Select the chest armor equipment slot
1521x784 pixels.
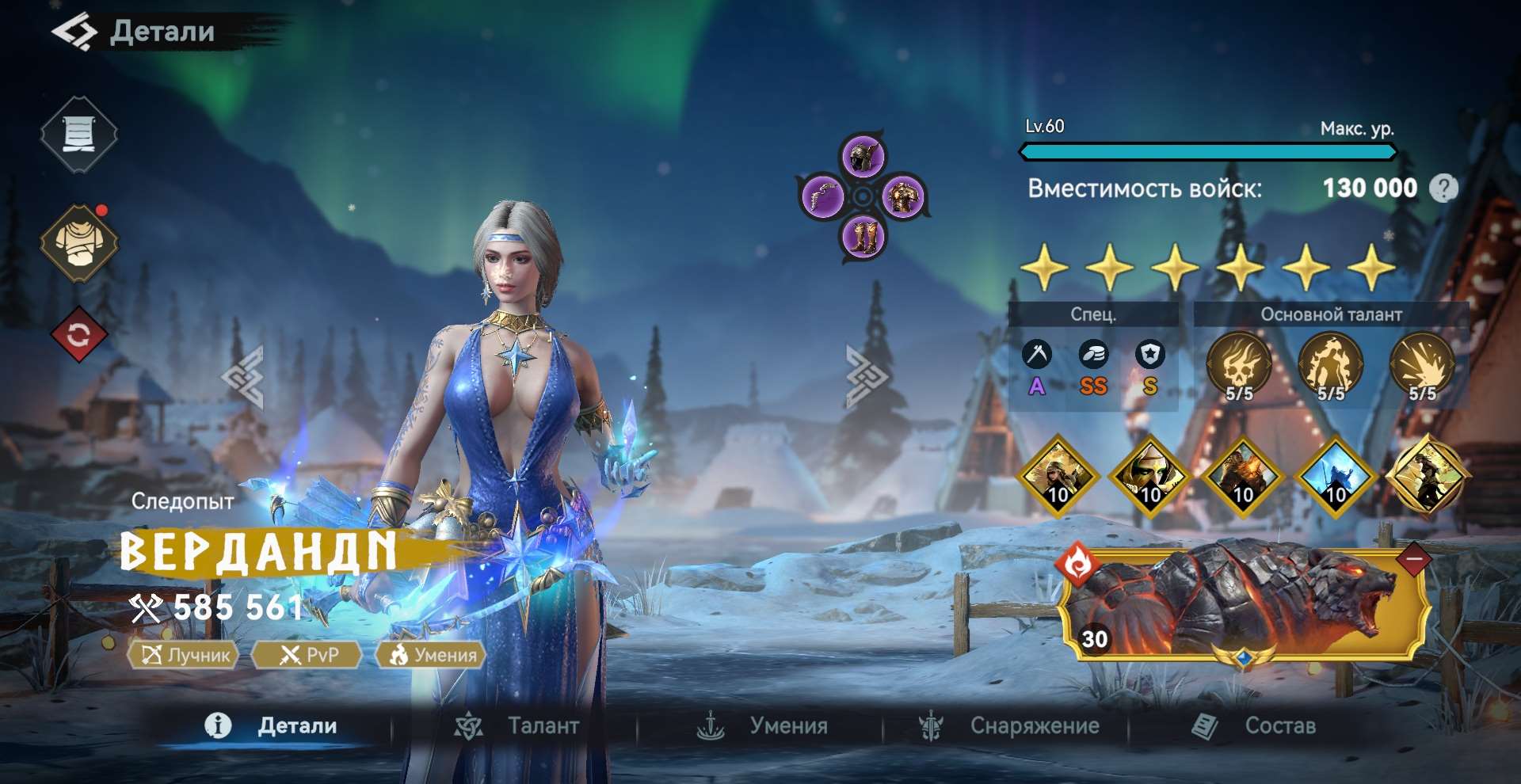click(x=902, y=196)
